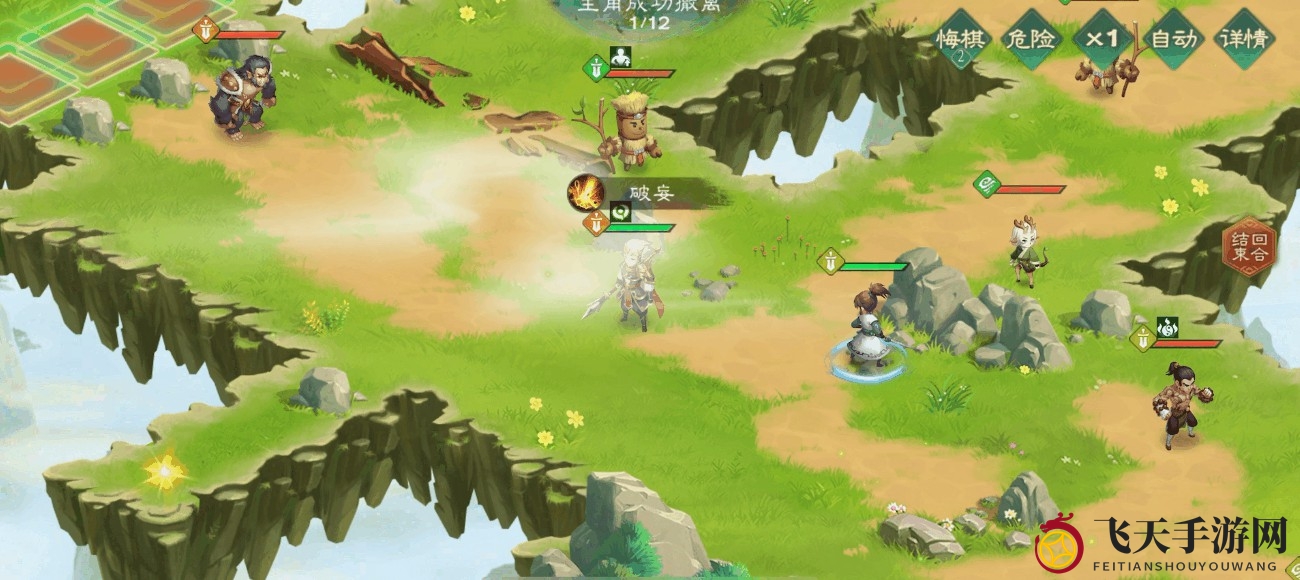Toggle the 危险 danger zone display

click(1031, 40)
